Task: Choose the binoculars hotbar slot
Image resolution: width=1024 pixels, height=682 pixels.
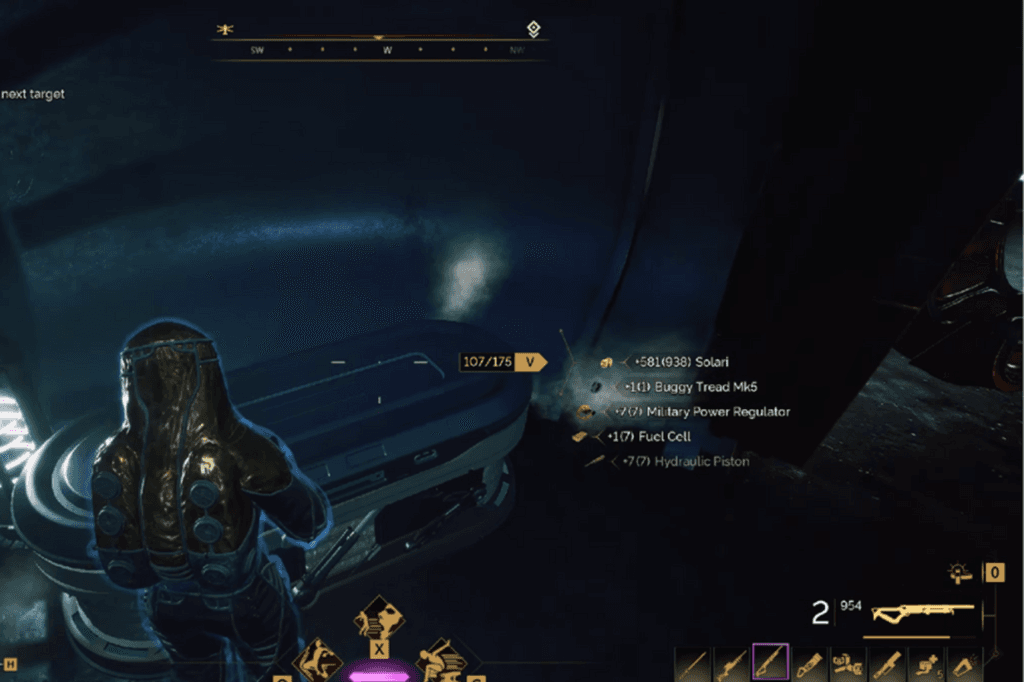Action: 848,662
